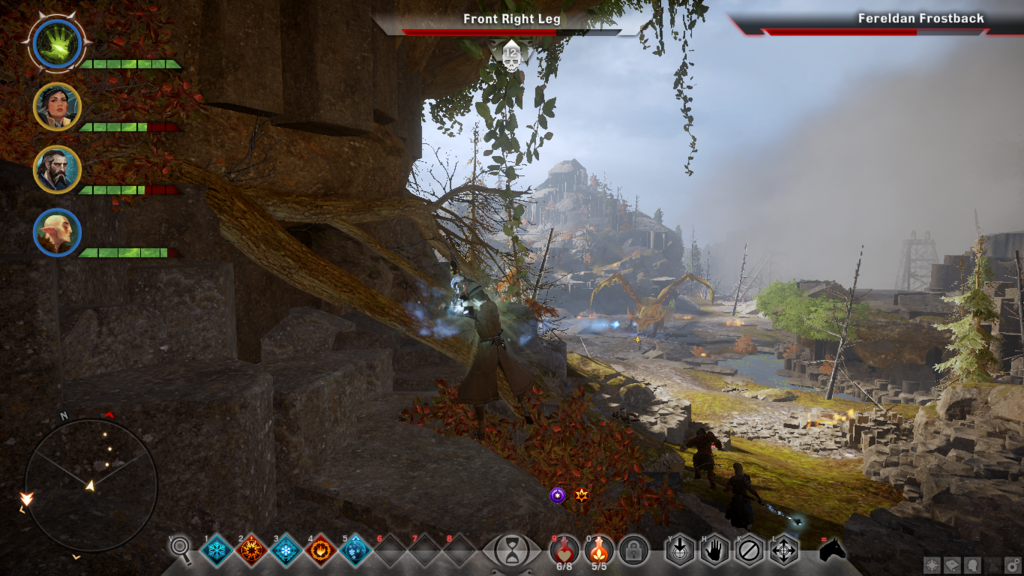Open the gear settings icon
Viewport: 1024px width, 576px height.
click(x=1011, y=565)
